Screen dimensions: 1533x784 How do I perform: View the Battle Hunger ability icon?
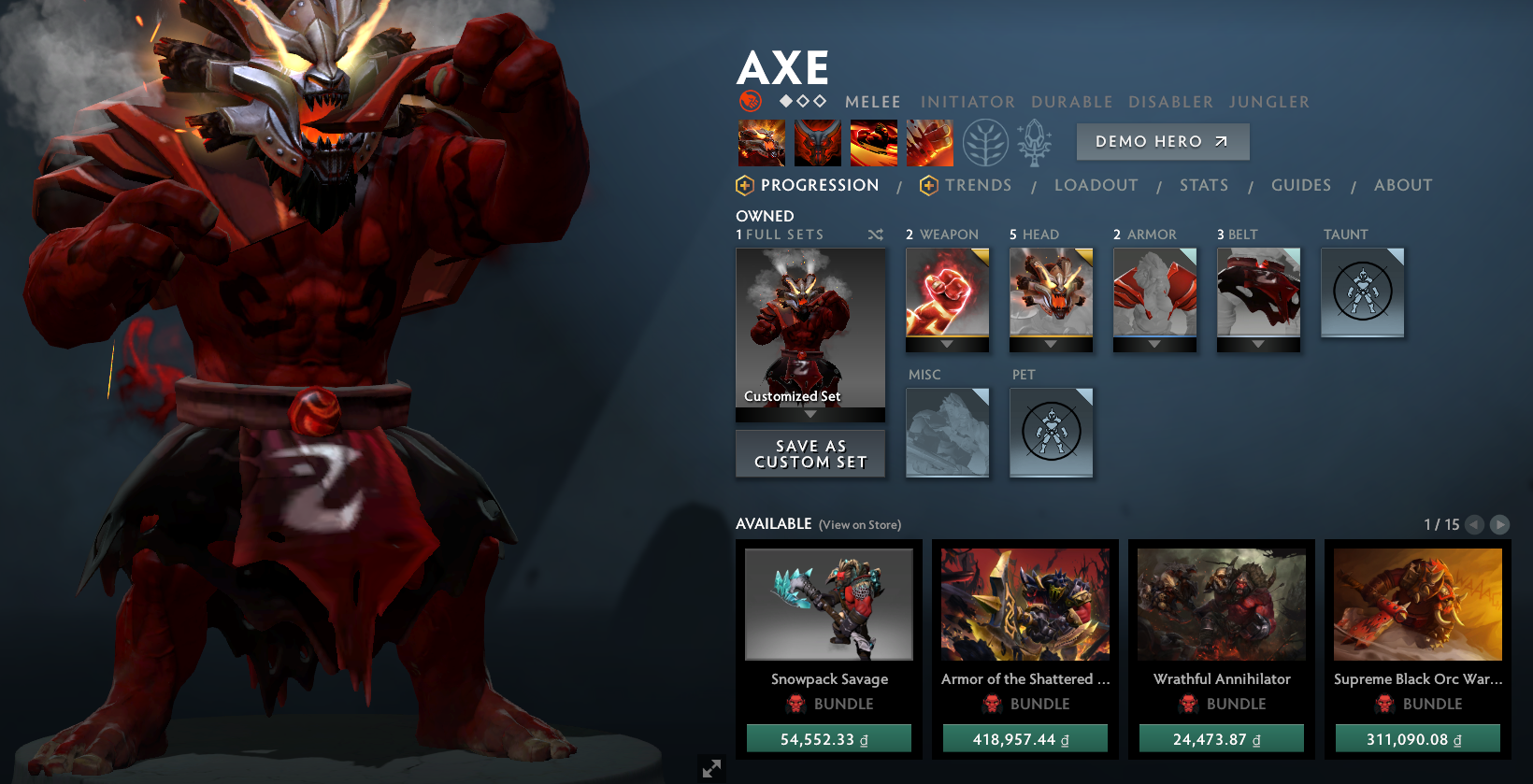point(817,142)
